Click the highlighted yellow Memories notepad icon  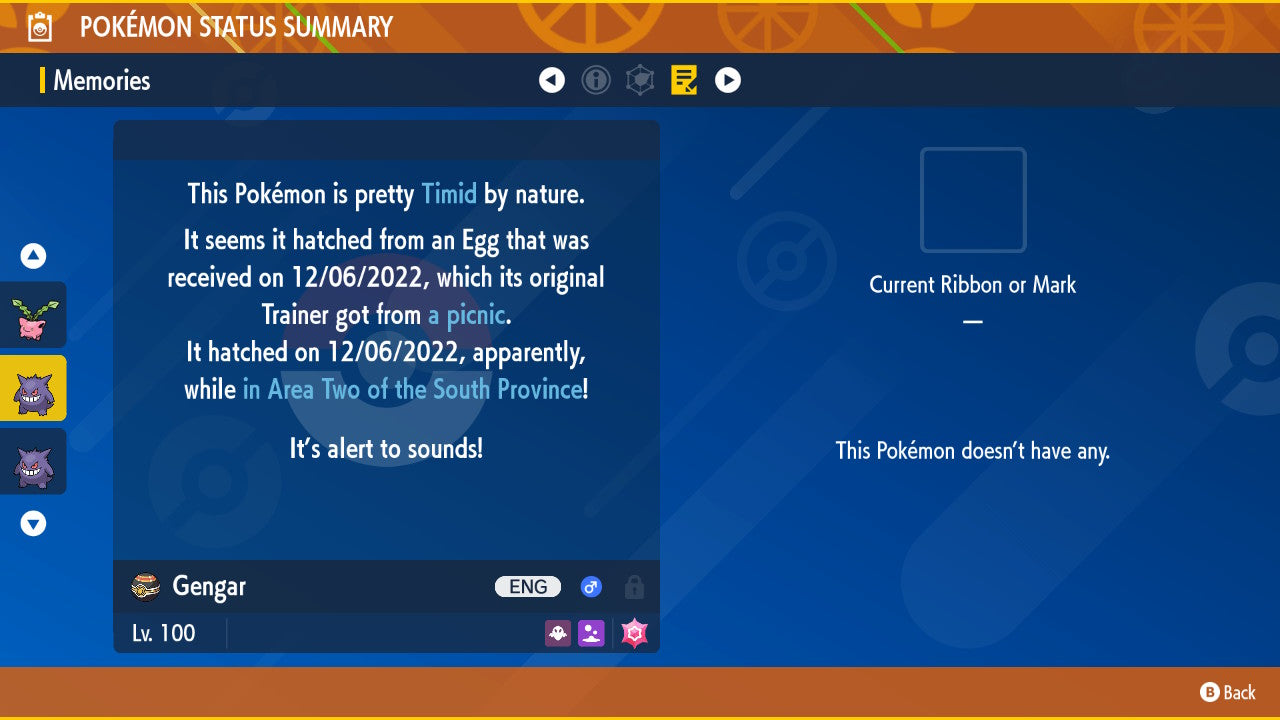pos(684,80)
